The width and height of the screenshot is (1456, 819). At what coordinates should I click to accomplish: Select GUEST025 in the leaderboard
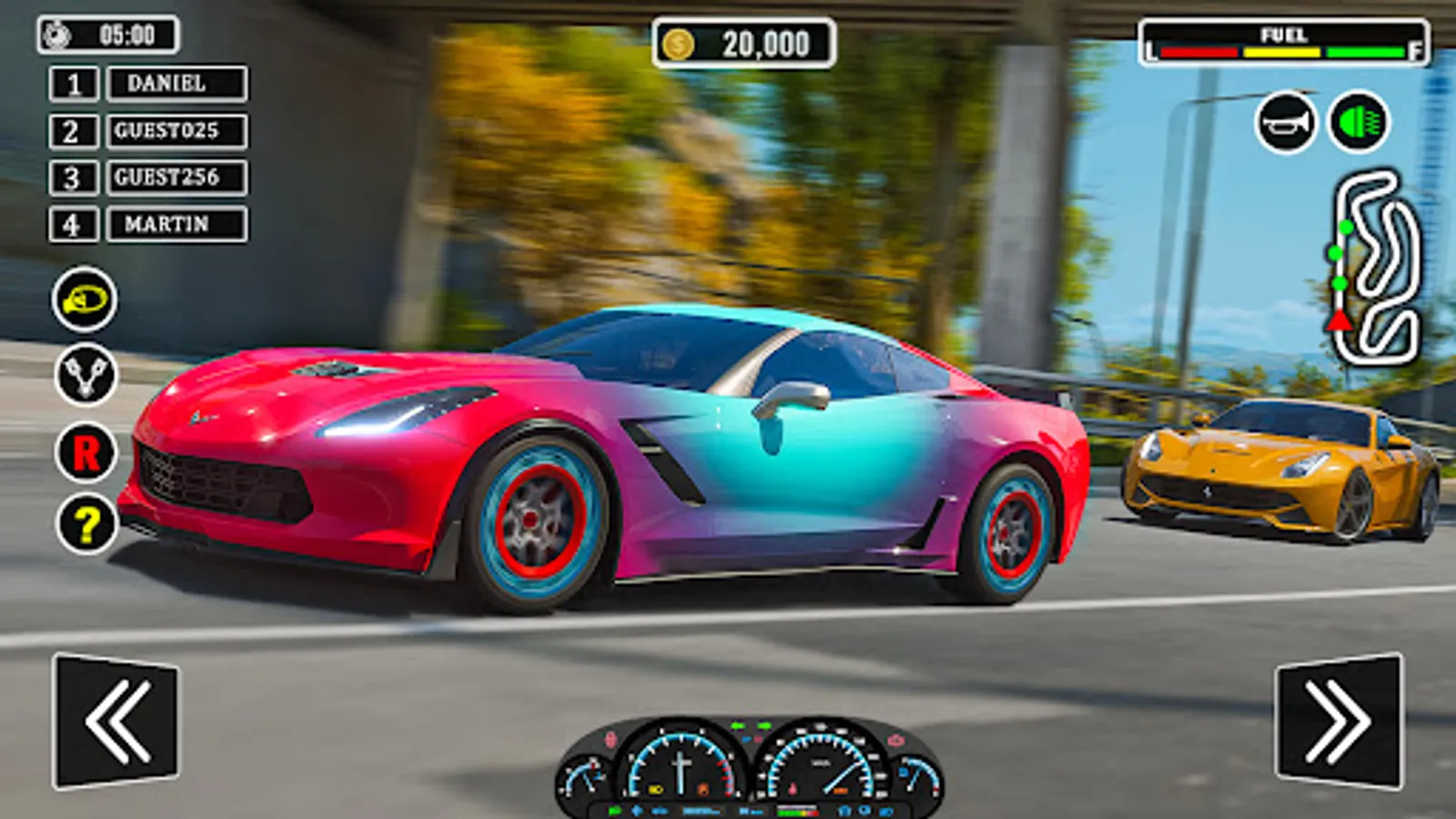point(177,131)
